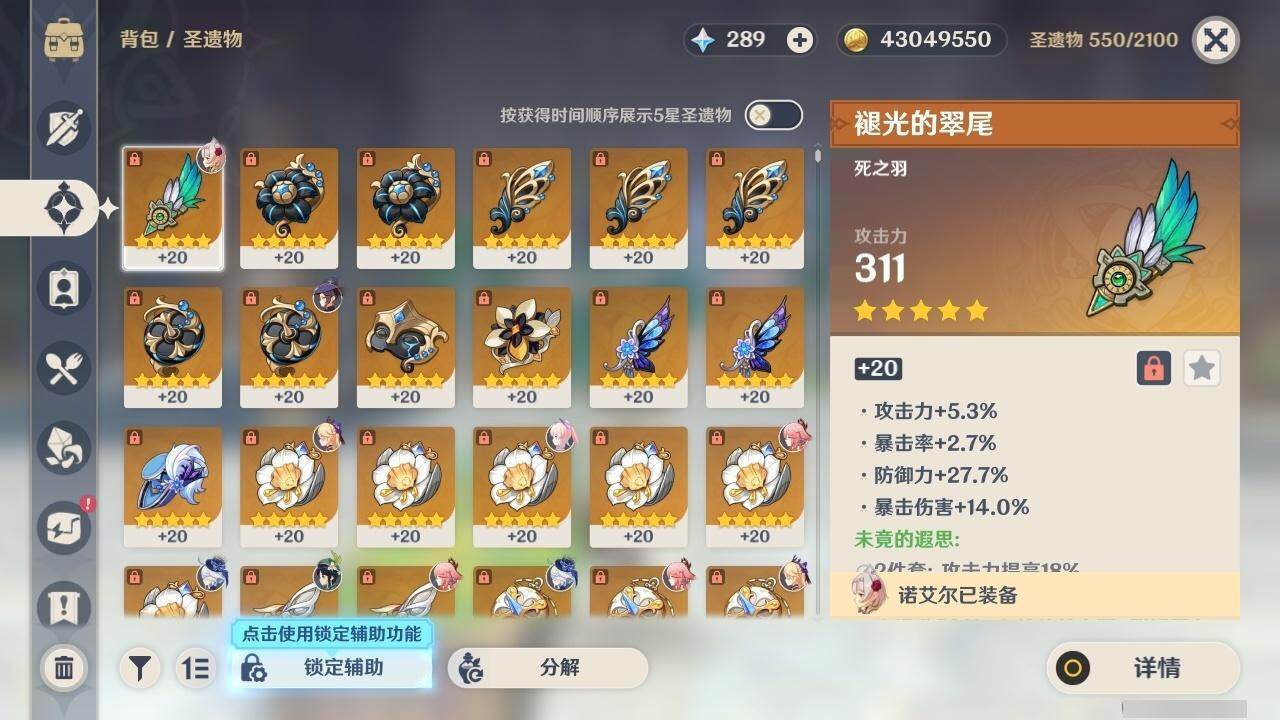Toggle 5-star artifact acquisition order display
Image resolution: width=1280 pixels, height=720 pixels.
[x=773, y=115]
